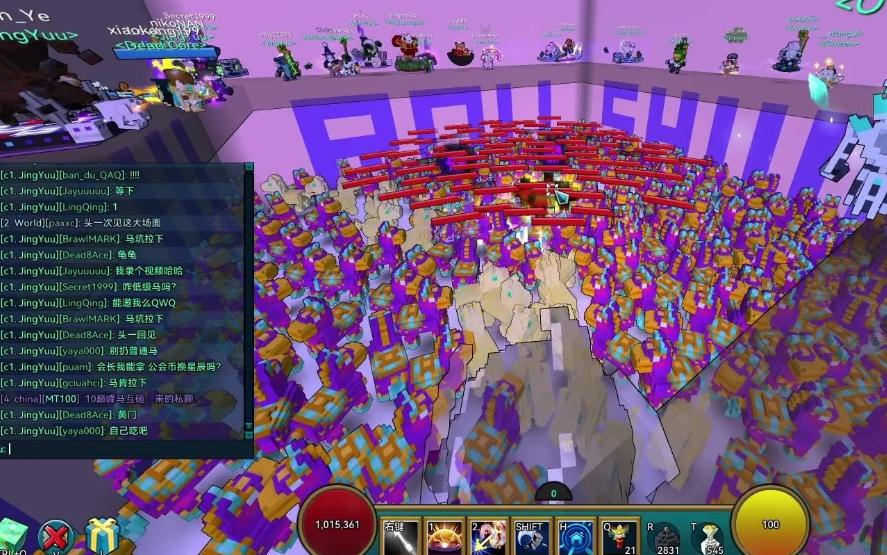Trigger the pink burst ability in slot 2
887x555 pixels.
[487, 538]
